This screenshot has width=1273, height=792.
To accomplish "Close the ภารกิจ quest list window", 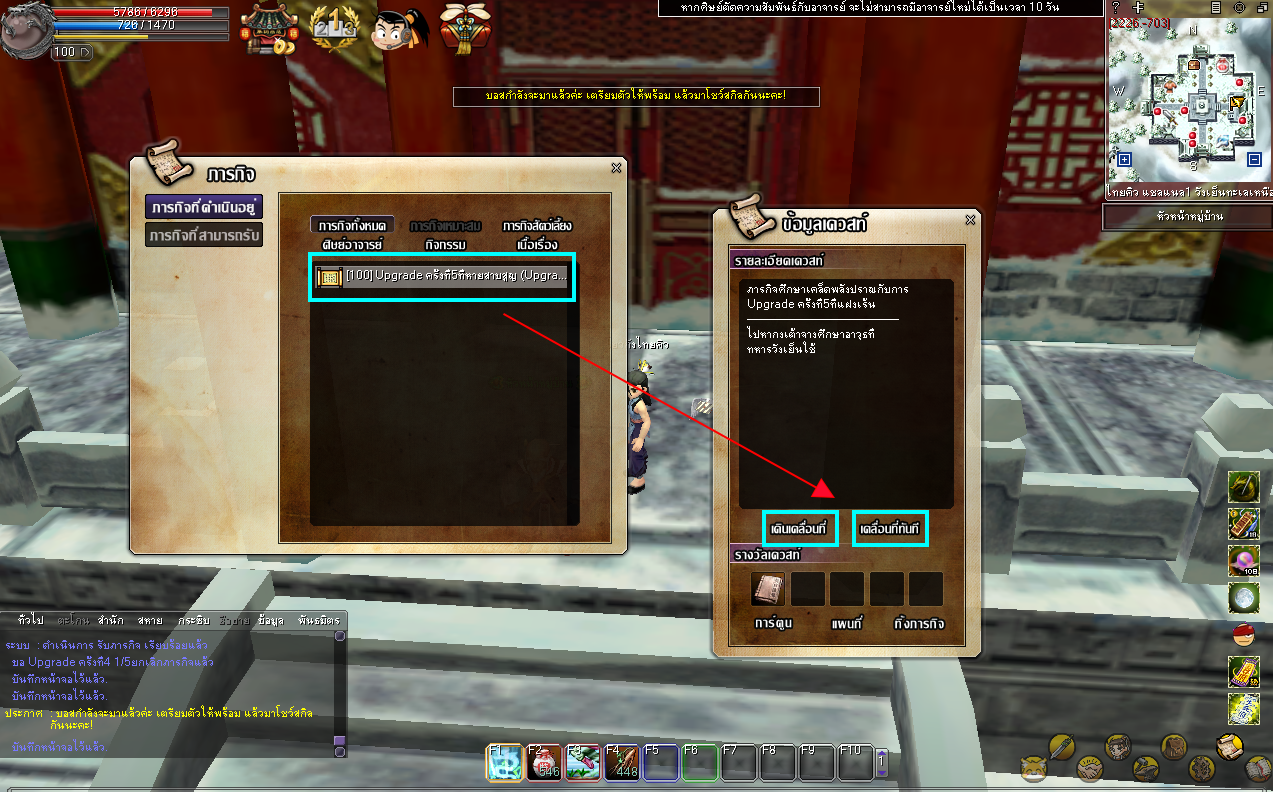I will [616, 168].
